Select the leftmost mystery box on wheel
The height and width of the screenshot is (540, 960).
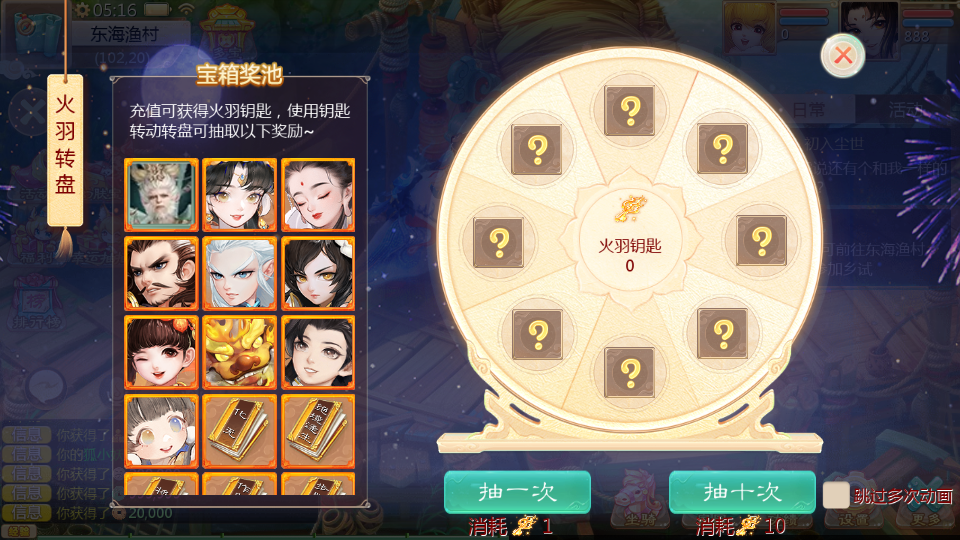[x=498, y=241]
